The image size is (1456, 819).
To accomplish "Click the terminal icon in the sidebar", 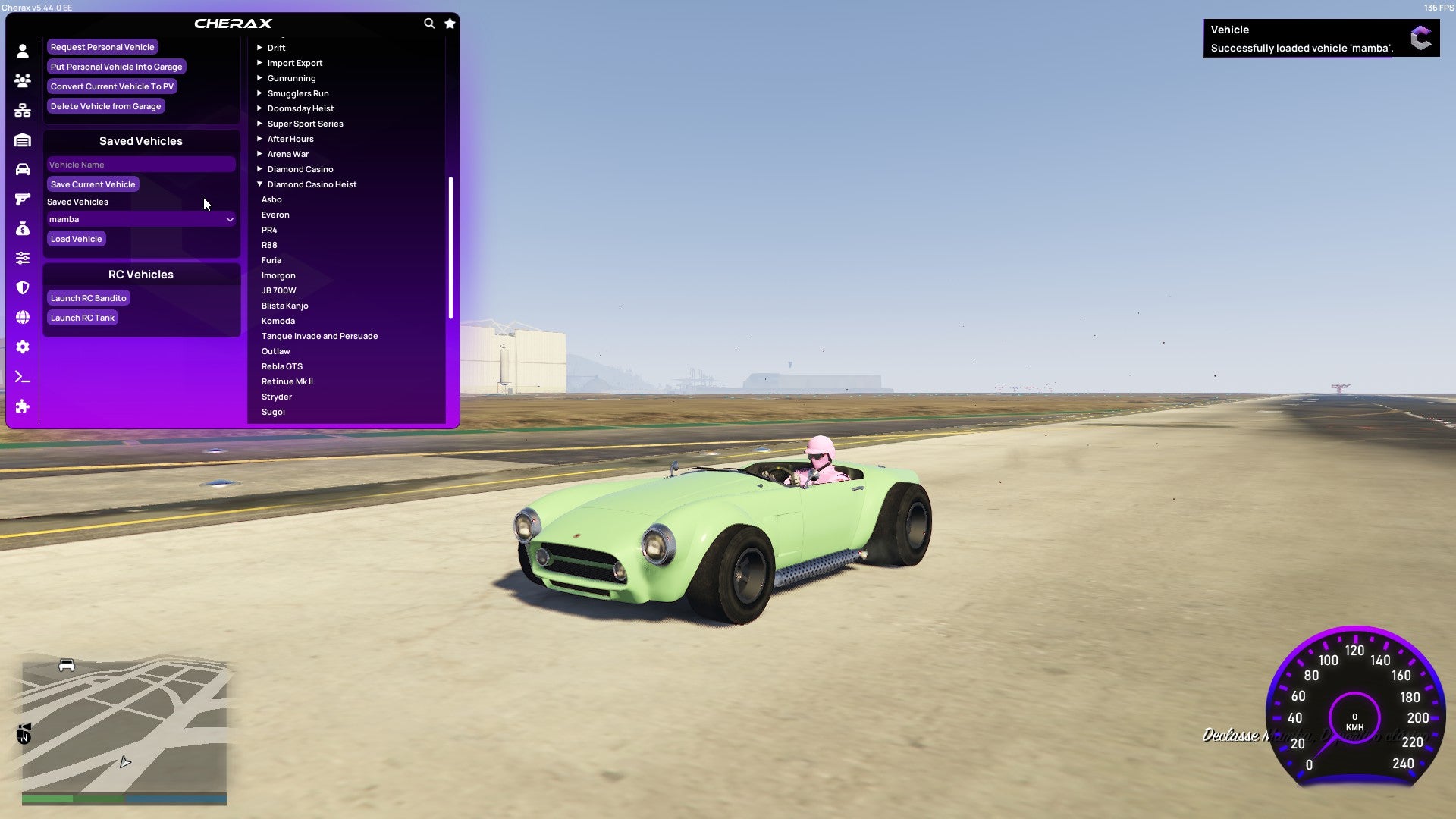I will [x=23, y=377].
